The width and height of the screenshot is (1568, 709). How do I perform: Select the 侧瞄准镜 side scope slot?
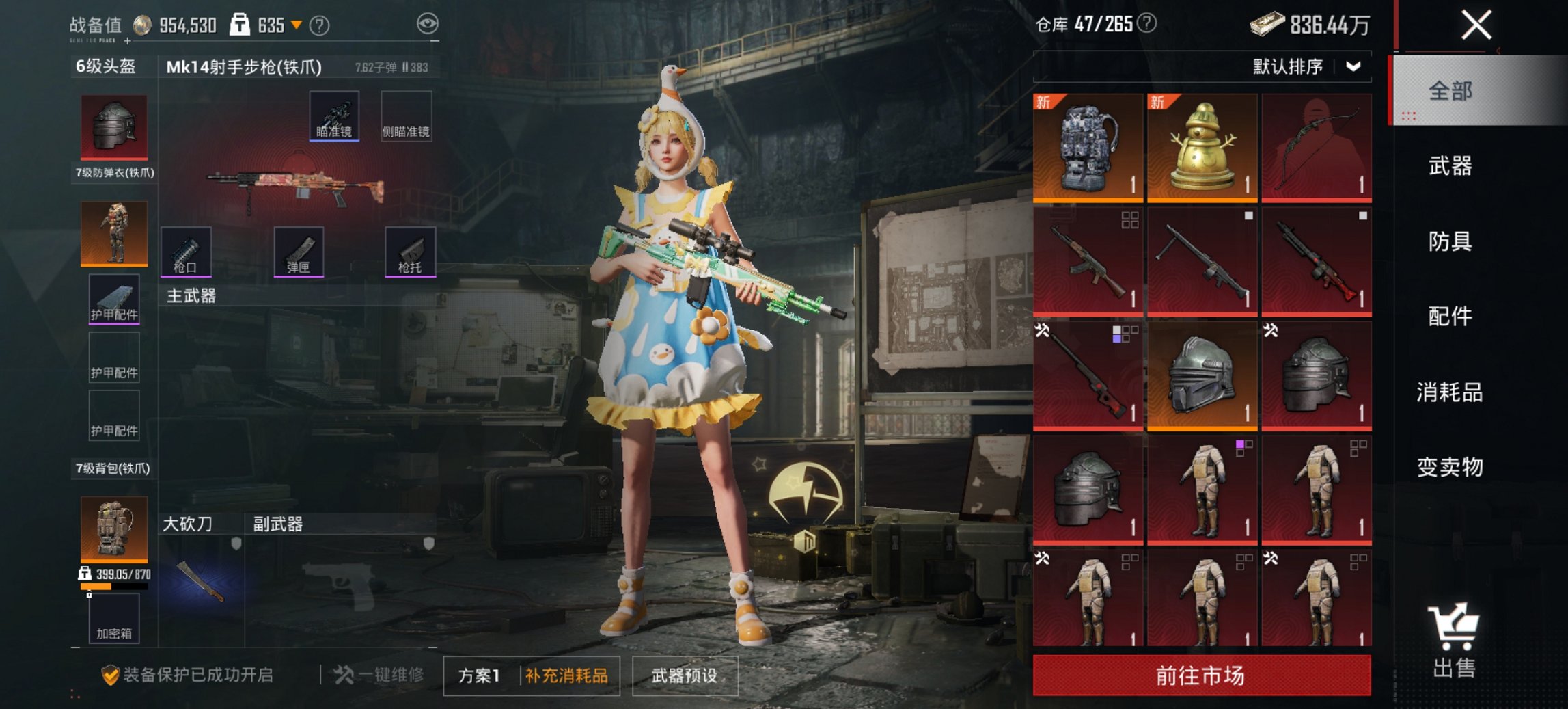[x=407, y=117]
